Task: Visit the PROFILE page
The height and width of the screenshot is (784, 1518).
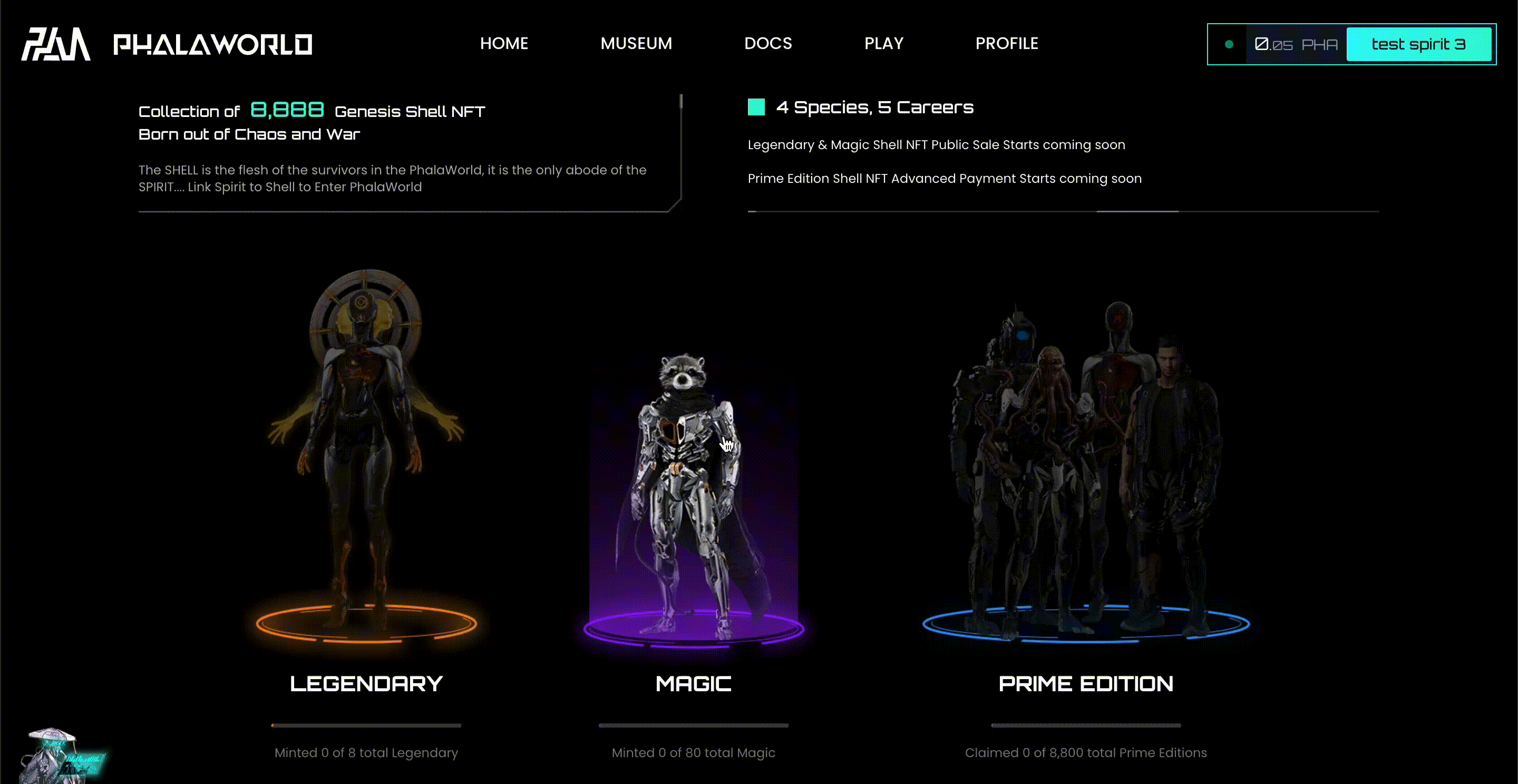Action: coord(1007,44)
